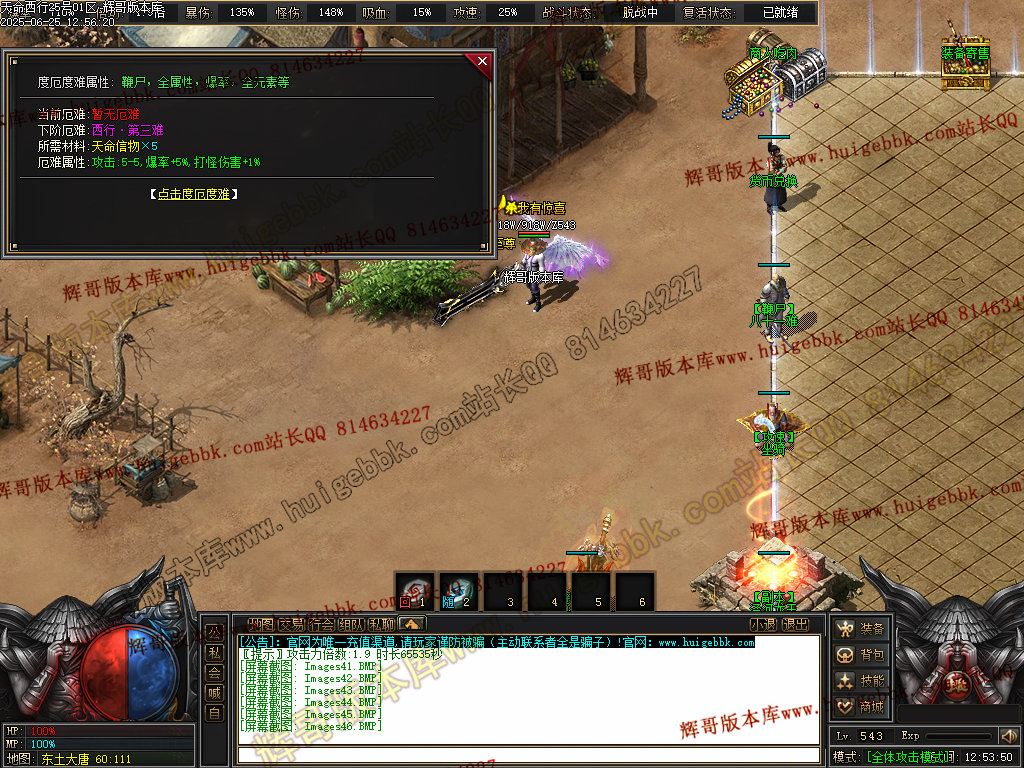This screenshot has width=1024, height=768.
Task: Open the 交易 trade button
Action: click(291, 625)
